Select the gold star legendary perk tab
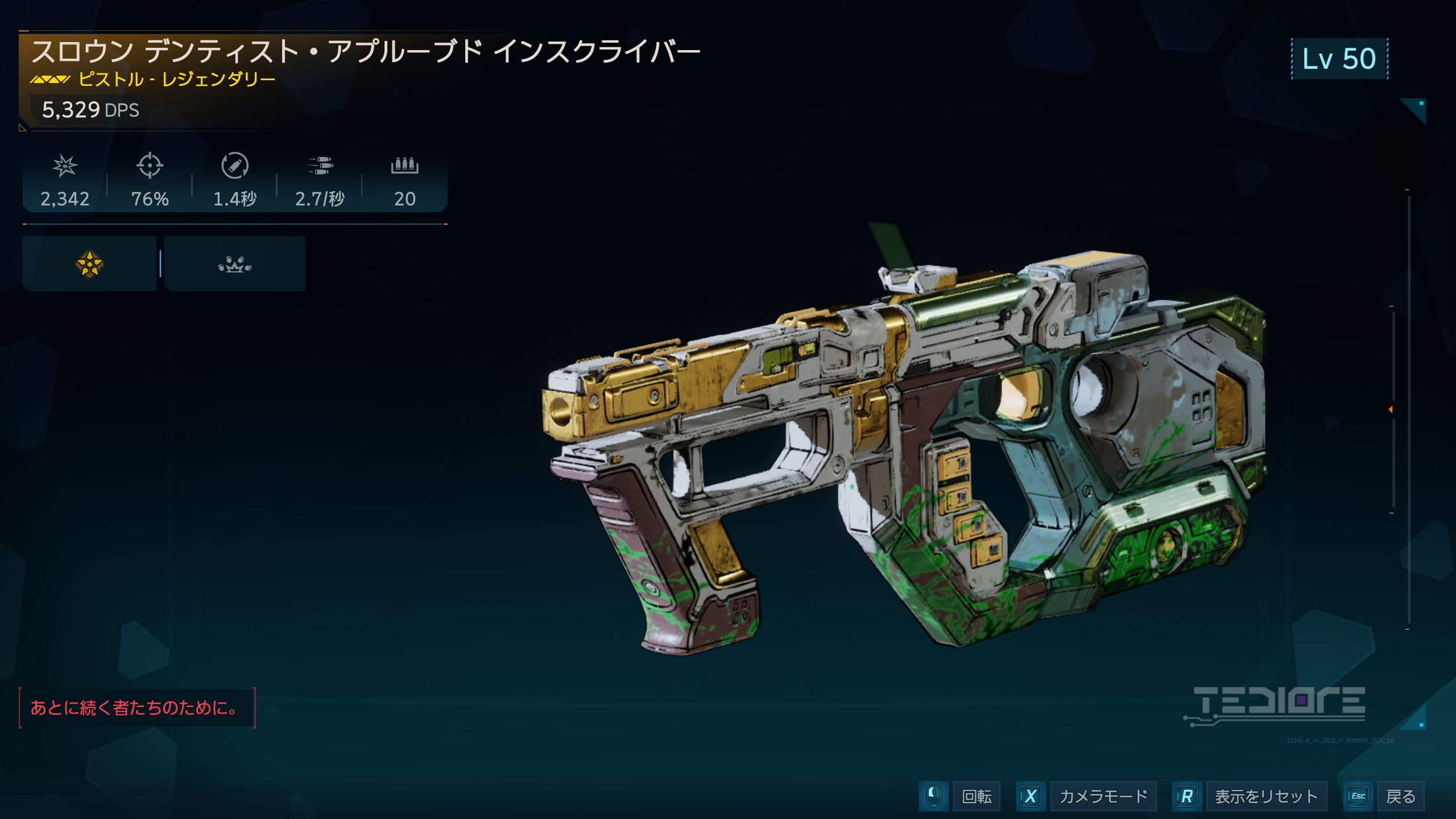Viewport: 1456px width, 819px height. pos(89,264)
